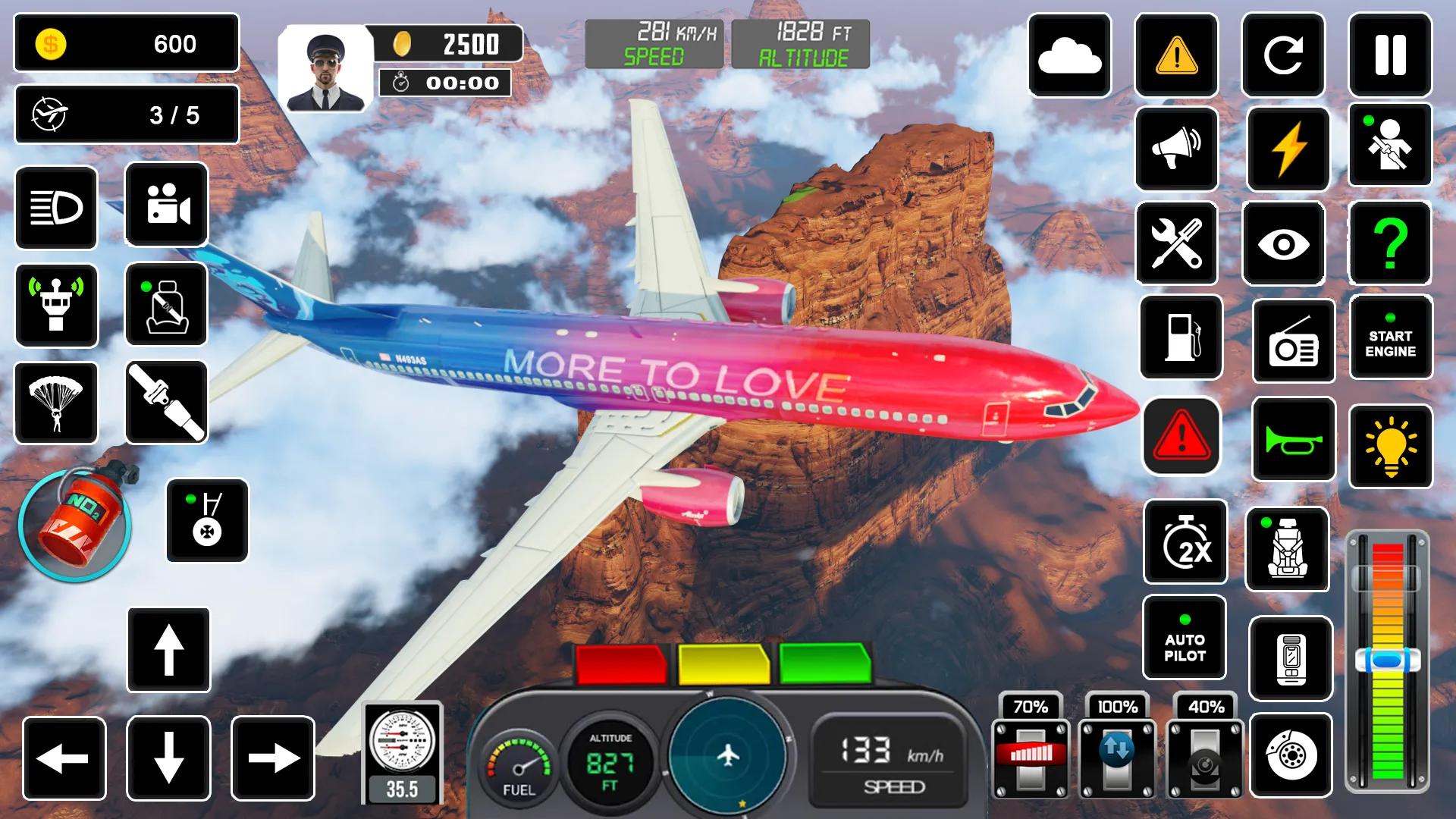Open the parachute option
This screenshot has height=819, width=1456.
click(57, 404)
